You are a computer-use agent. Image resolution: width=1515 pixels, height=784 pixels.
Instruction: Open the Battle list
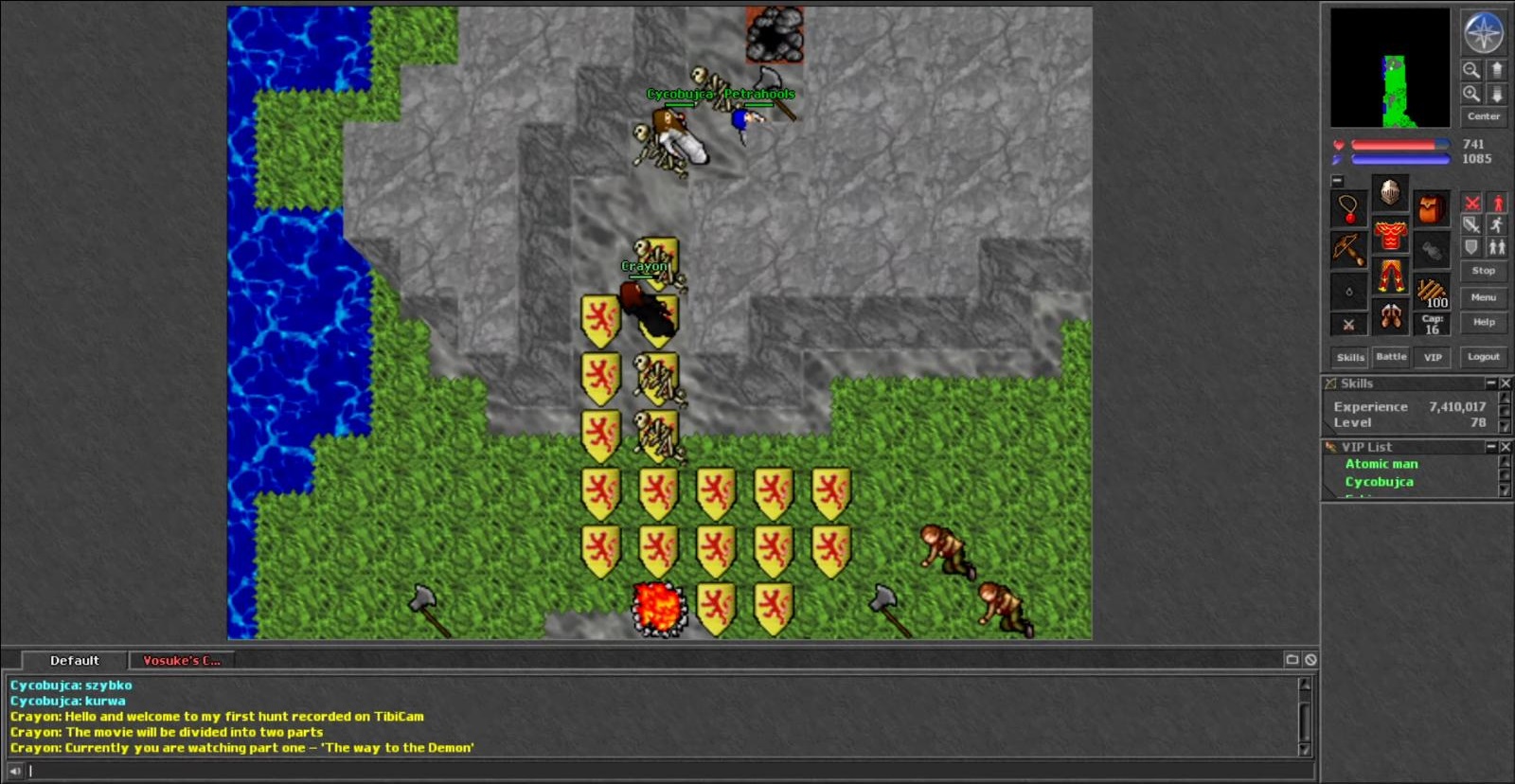point(1391,357)
